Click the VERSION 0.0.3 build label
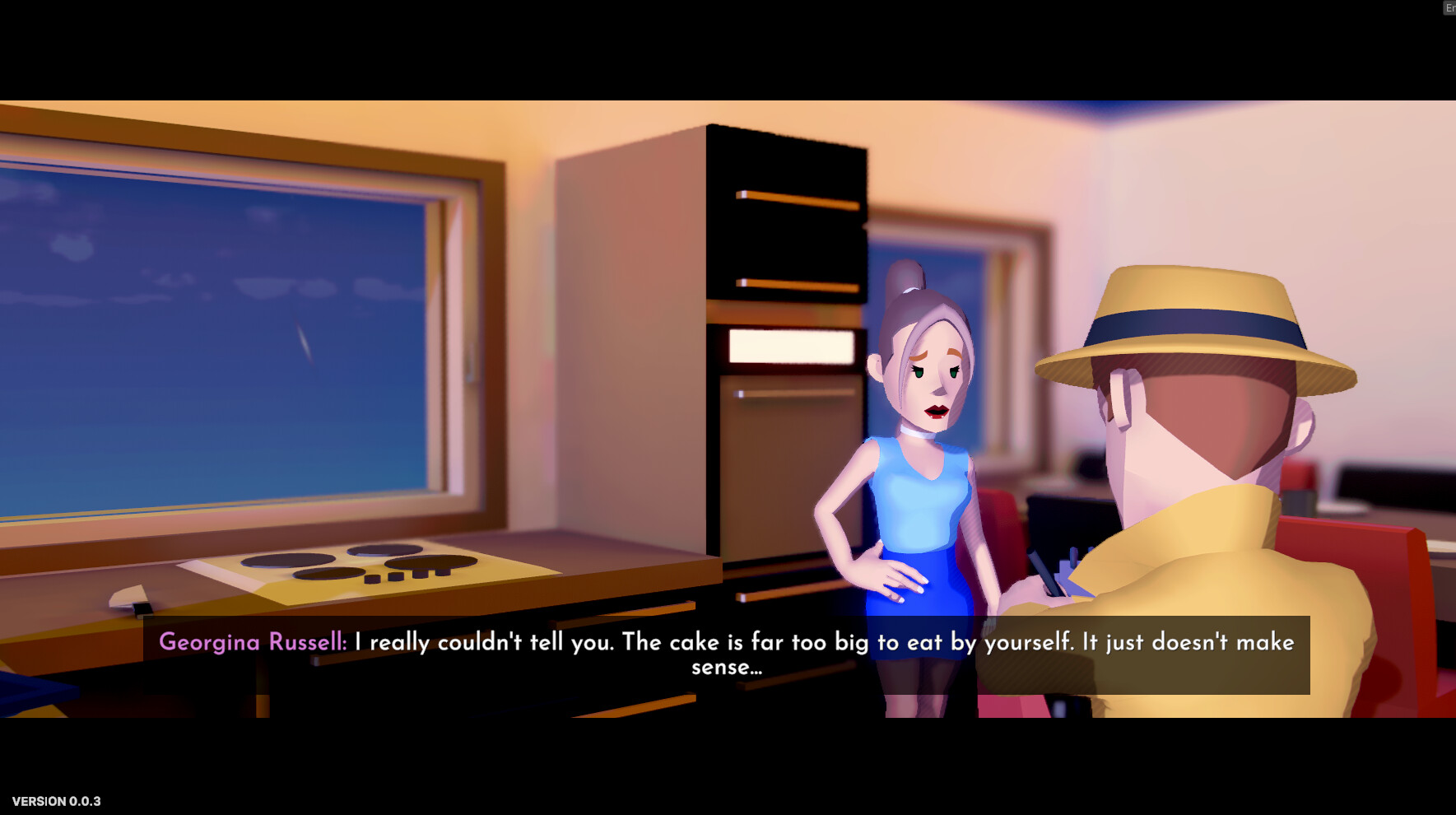1456x815 pixels. click(58, 800)
